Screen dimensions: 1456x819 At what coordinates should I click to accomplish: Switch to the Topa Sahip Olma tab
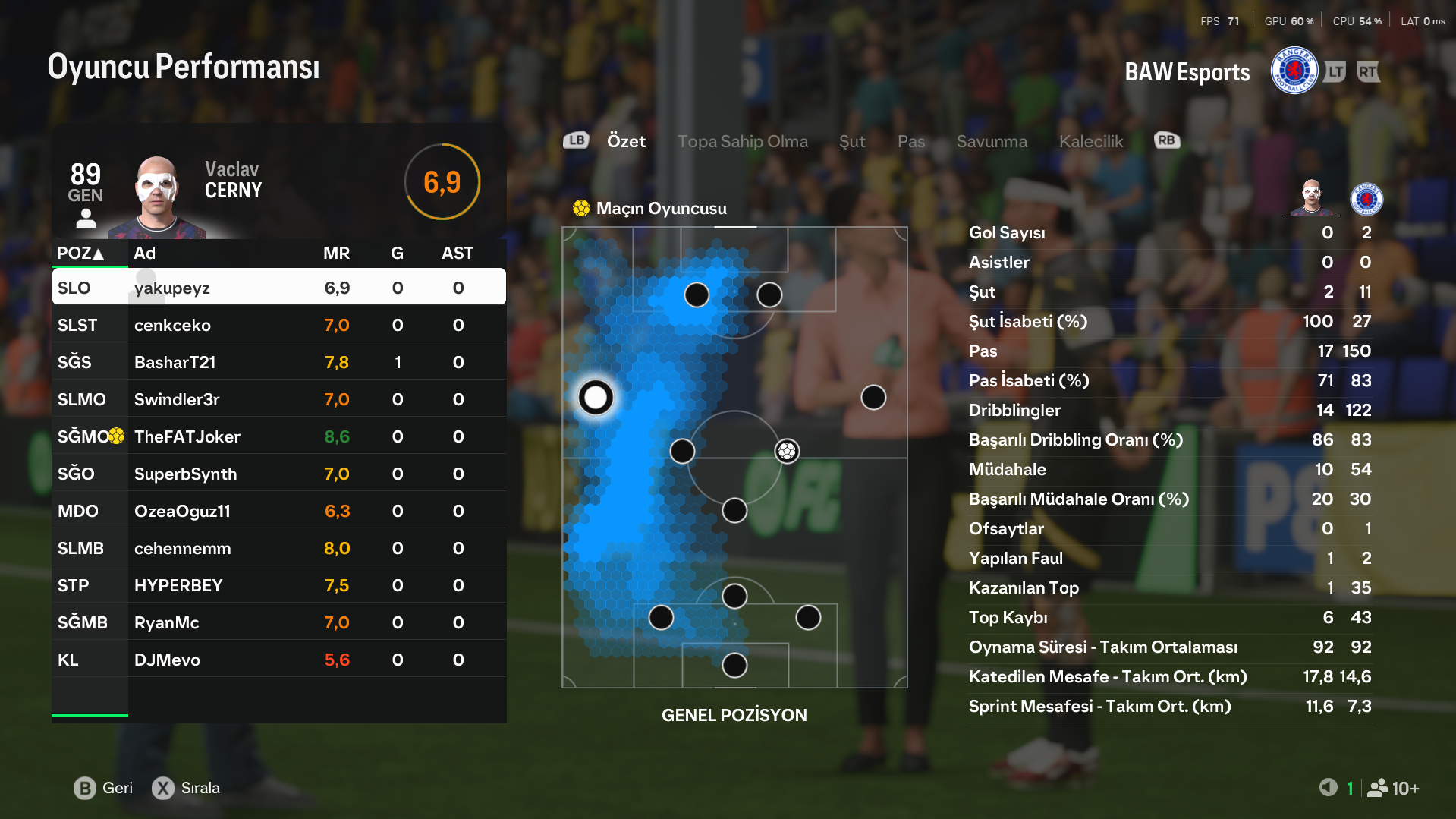(x=742, y=141)
